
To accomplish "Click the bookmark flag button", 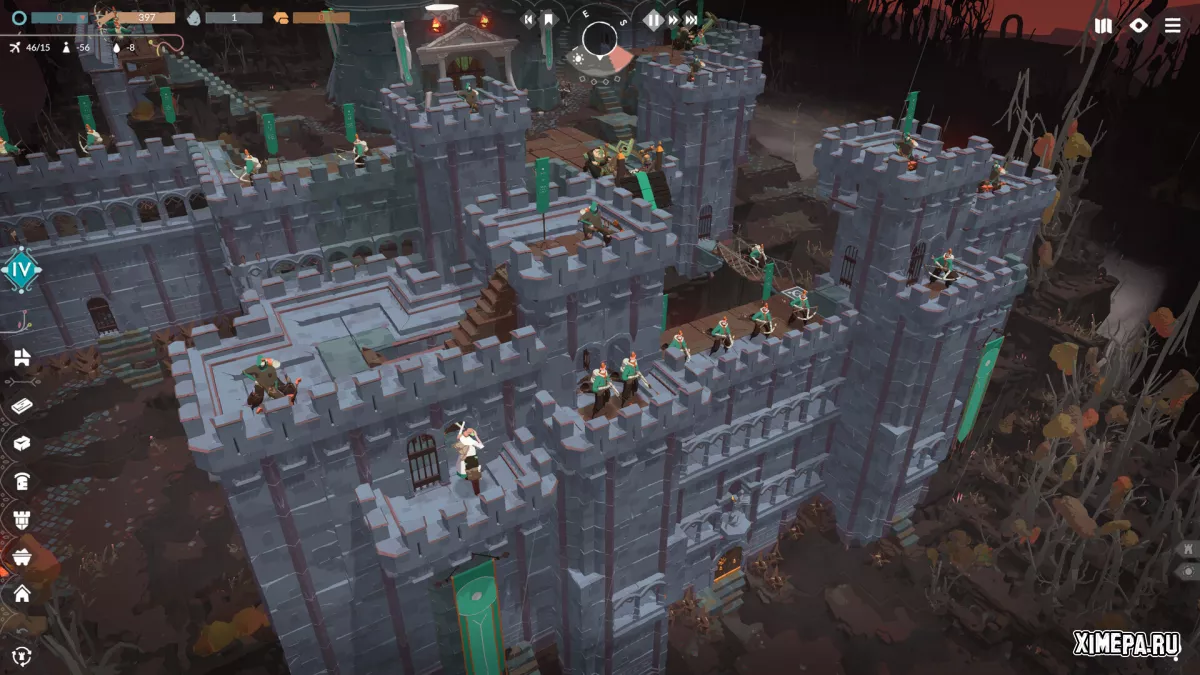I will [549, 19].
